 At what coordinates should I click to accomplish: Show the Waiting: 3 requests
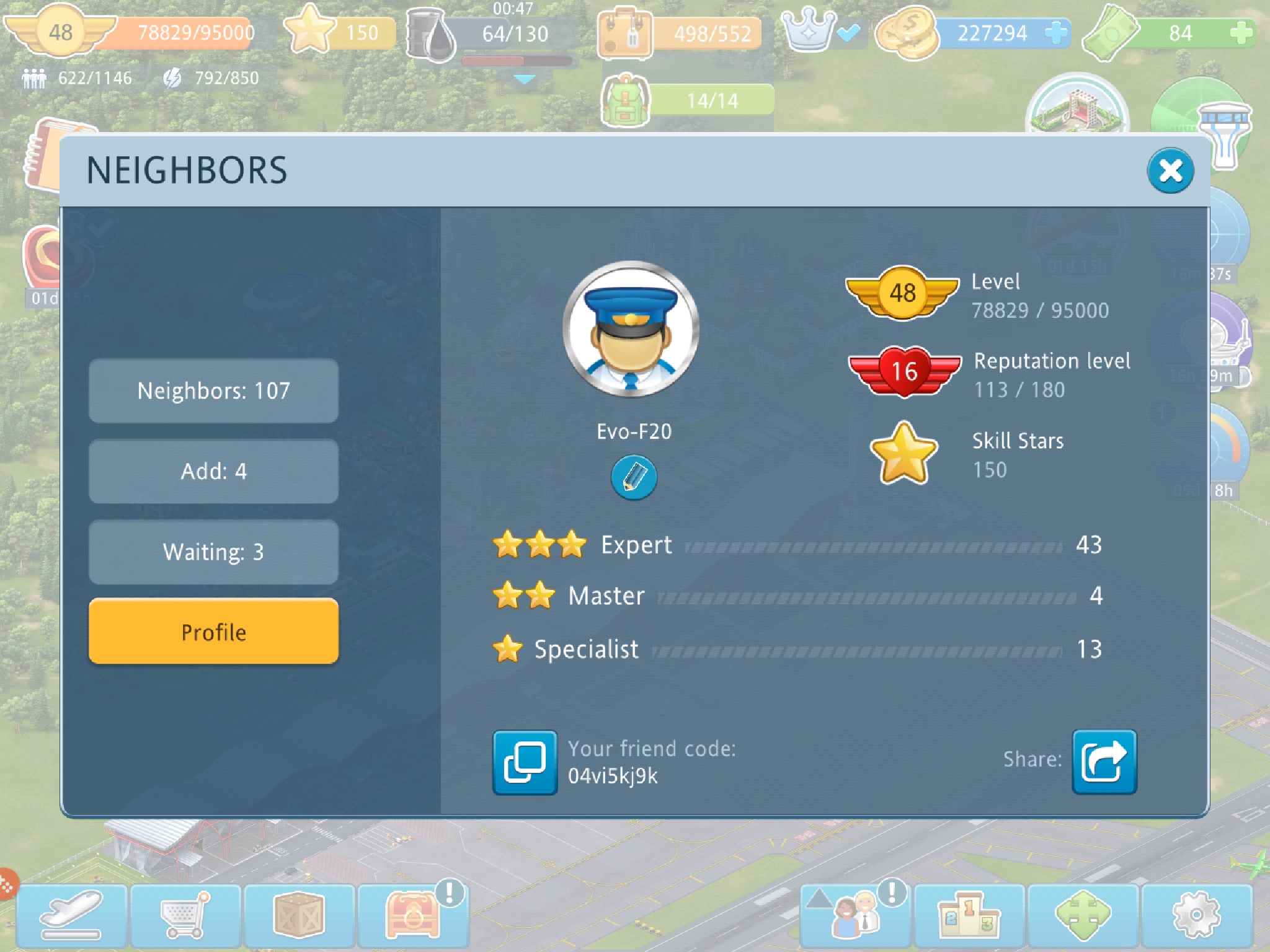(x=213, y=552)
